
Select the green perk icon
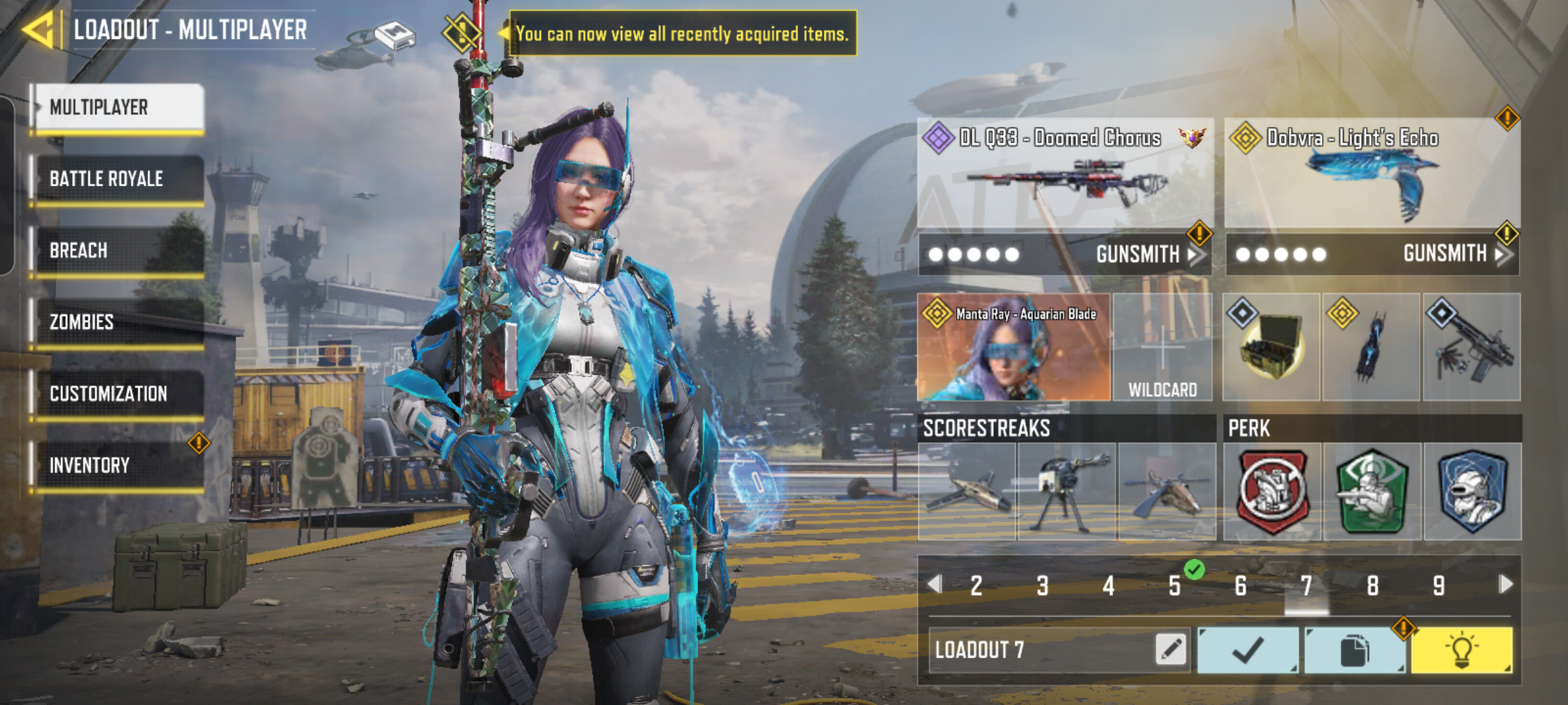tap(1372, 492)
